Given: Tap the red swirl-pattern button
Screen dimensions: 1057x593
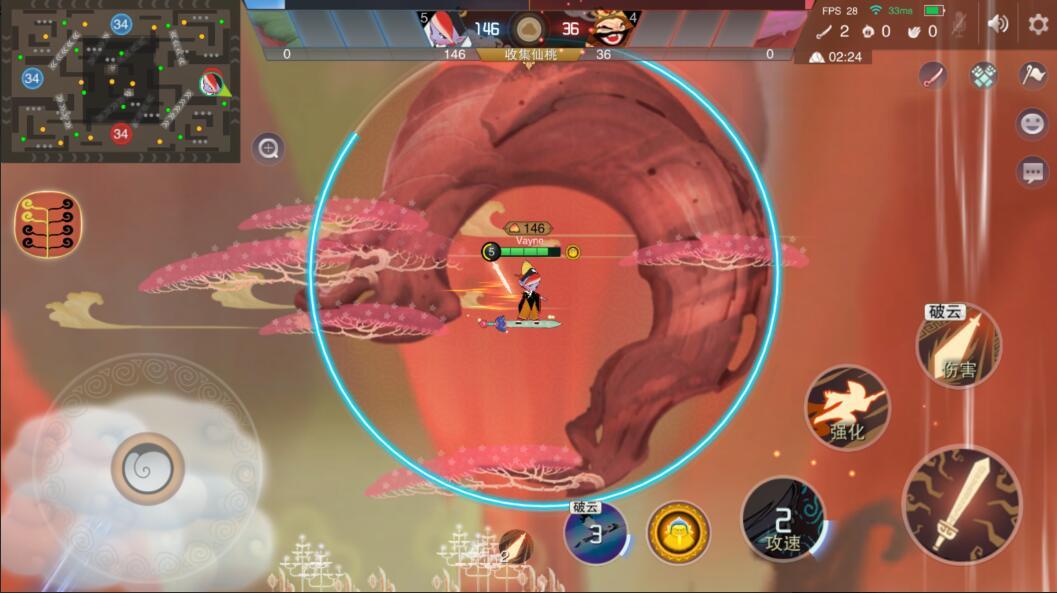Looking at the screenshot, I should (48, 223).
